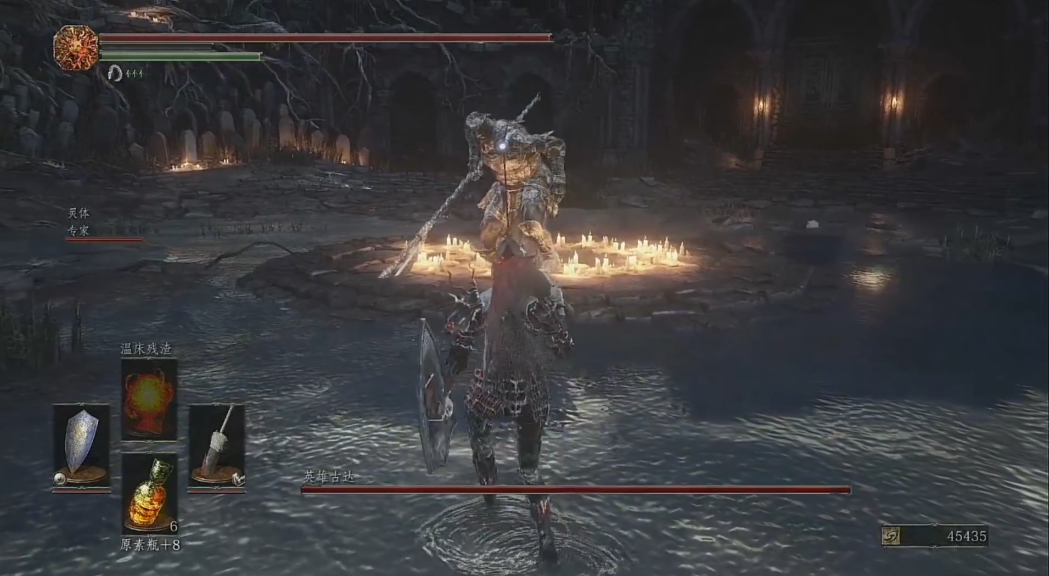Use the 原素瓶+8 Estus Flask slot
This screenshot has width=1049, height=576.
(149, 494)
